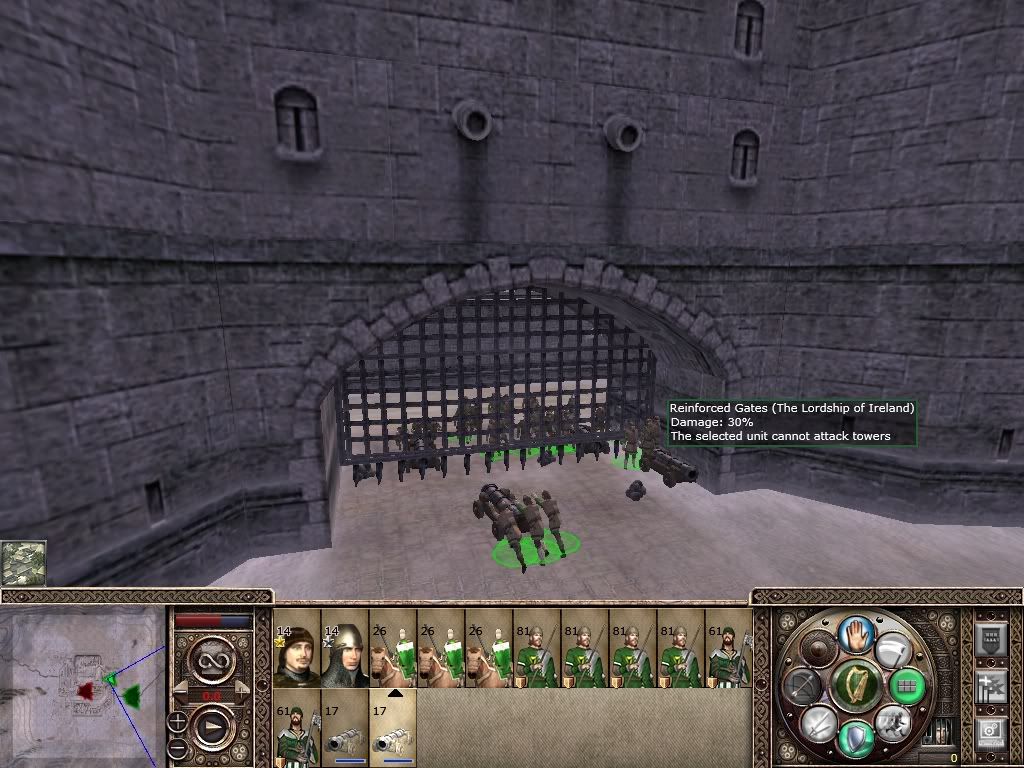Toggle fire at will bow icon

coord(803,686)
